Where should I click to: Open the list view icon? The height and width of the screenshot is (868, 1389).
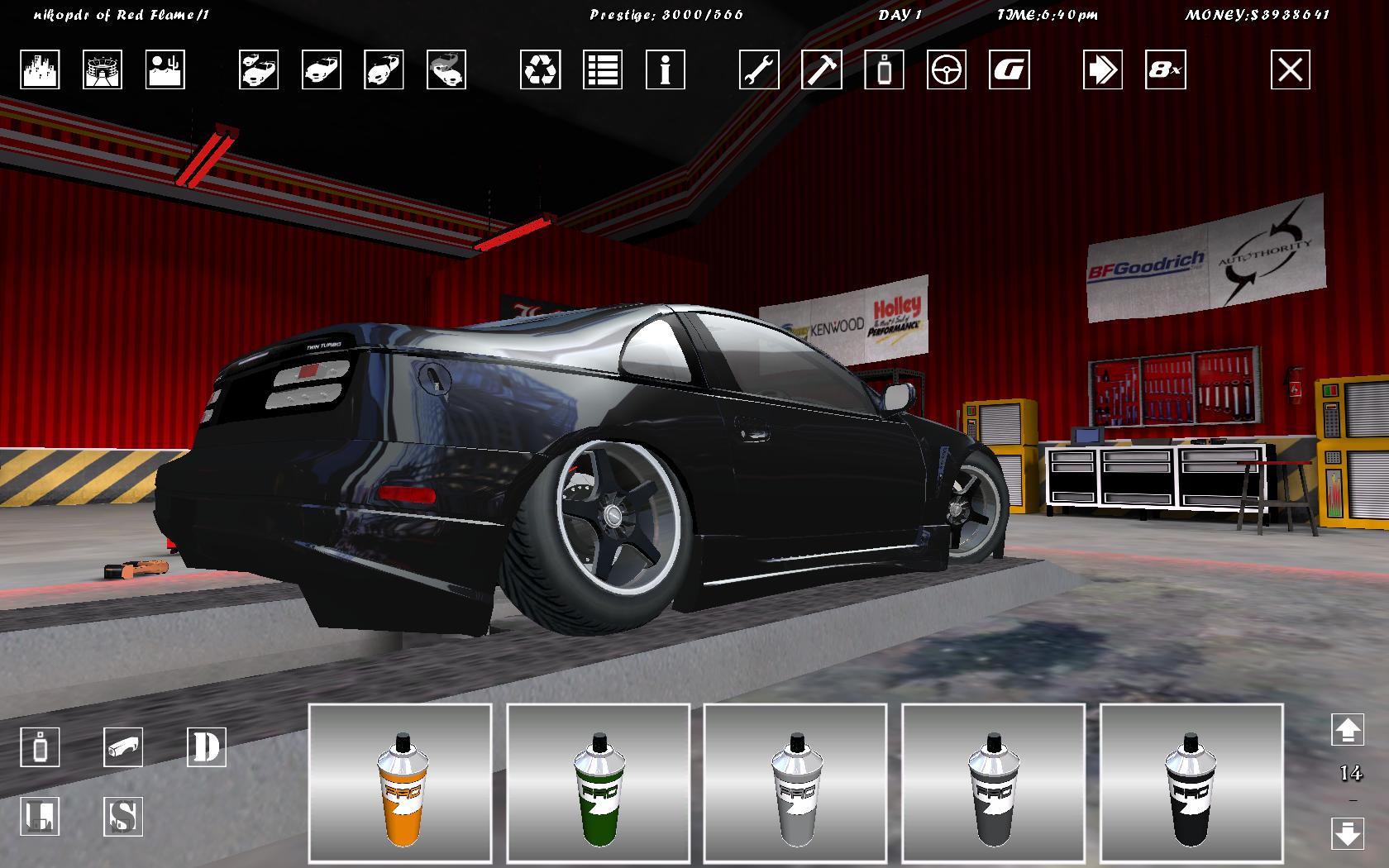pos(603,69)
